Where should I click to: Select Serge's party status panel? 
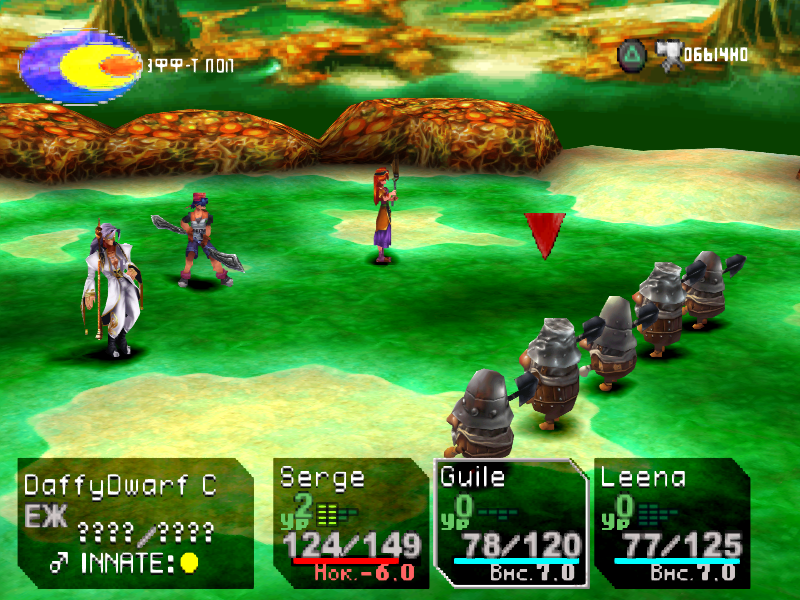tap(350, 522)
